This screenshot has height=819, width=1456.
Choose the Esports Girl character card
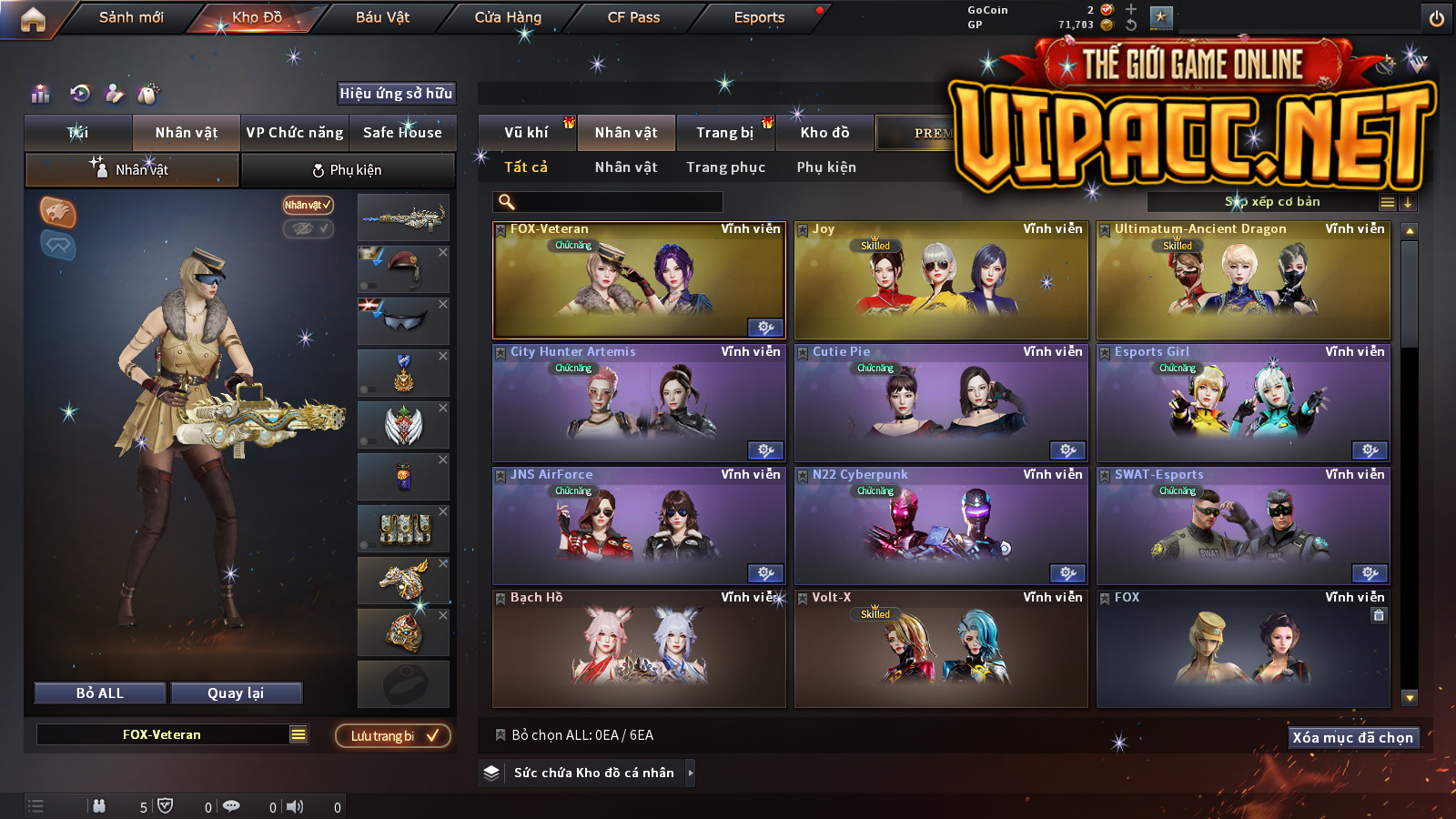click(1243, 403)
